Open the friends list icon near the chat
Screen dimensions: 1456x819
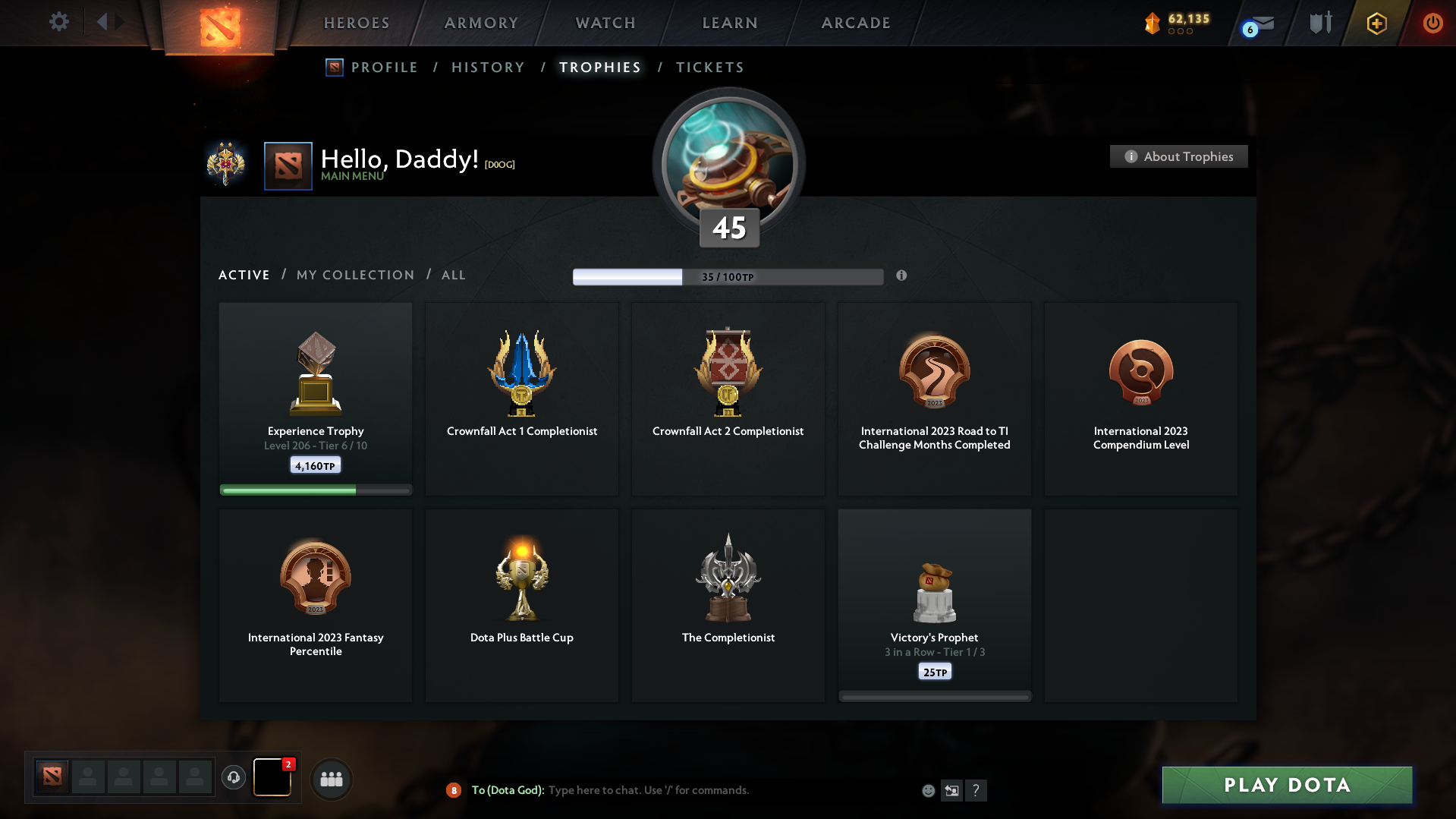click(x=331, y=779)
